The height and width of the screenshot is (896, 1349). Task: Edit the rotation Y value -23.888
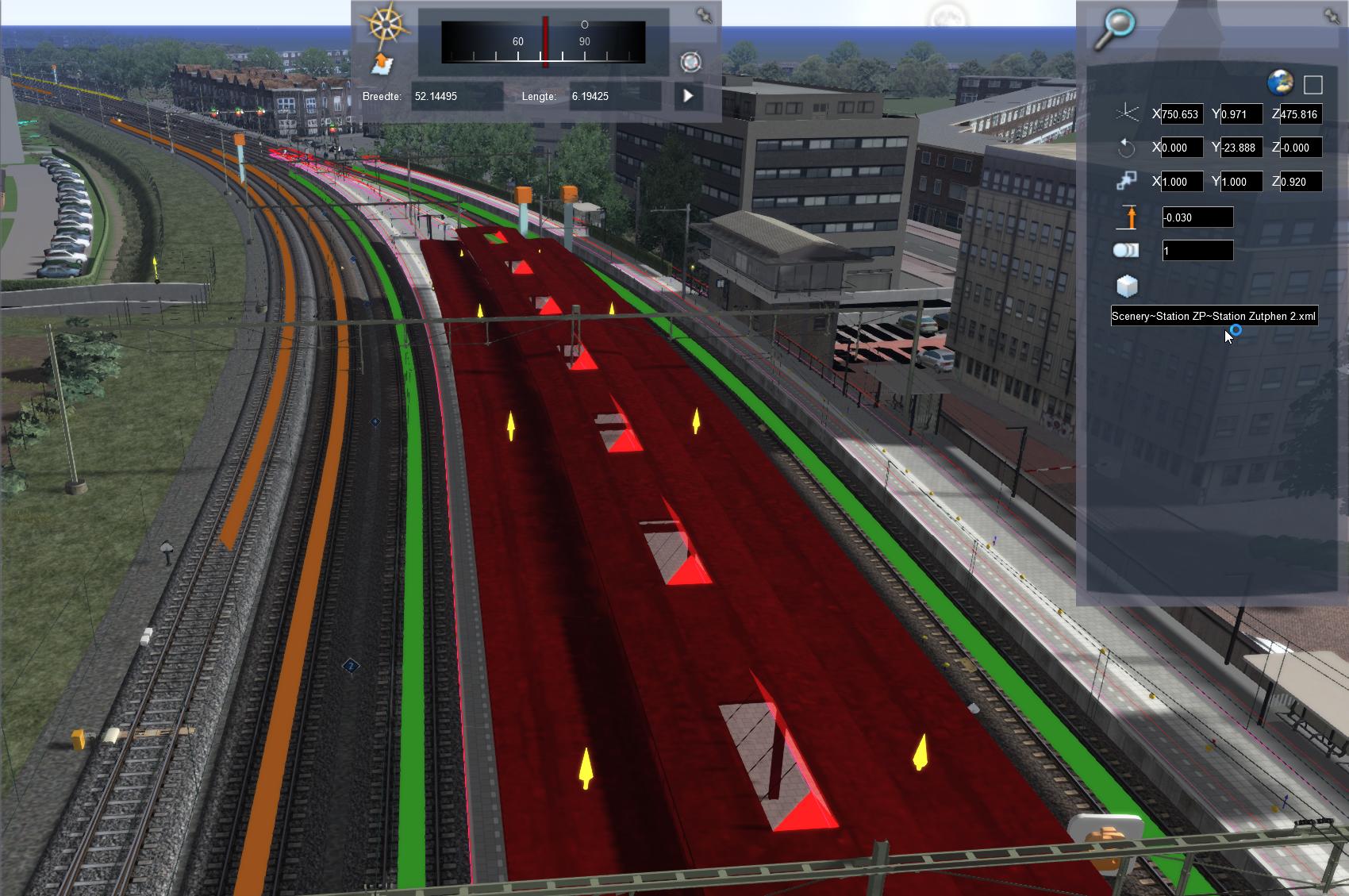[x=1241, y=148]
